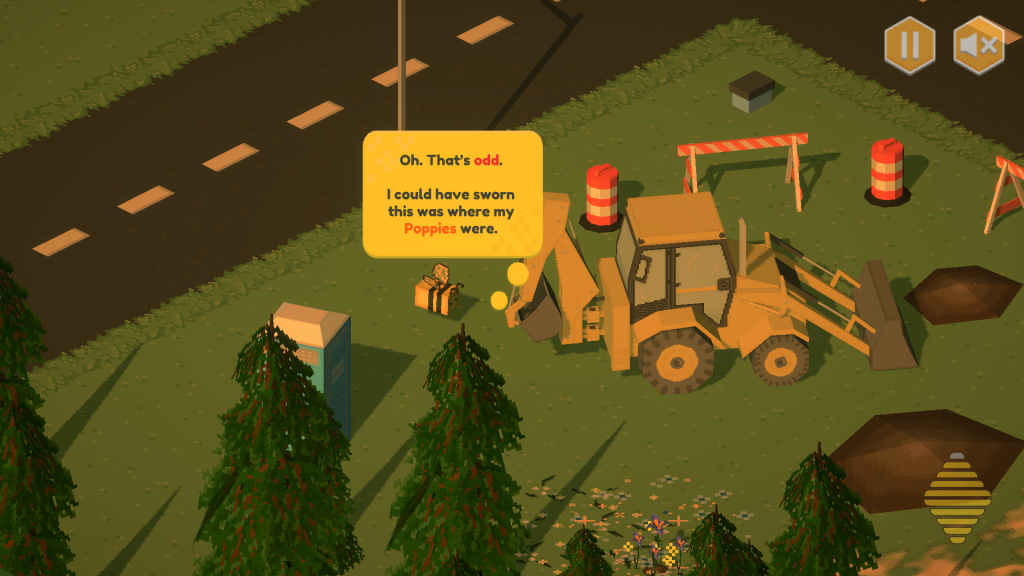The width and height of the screenshot is (1024, 576).
Task: Open the beehive icon
Action: [956, 498]
